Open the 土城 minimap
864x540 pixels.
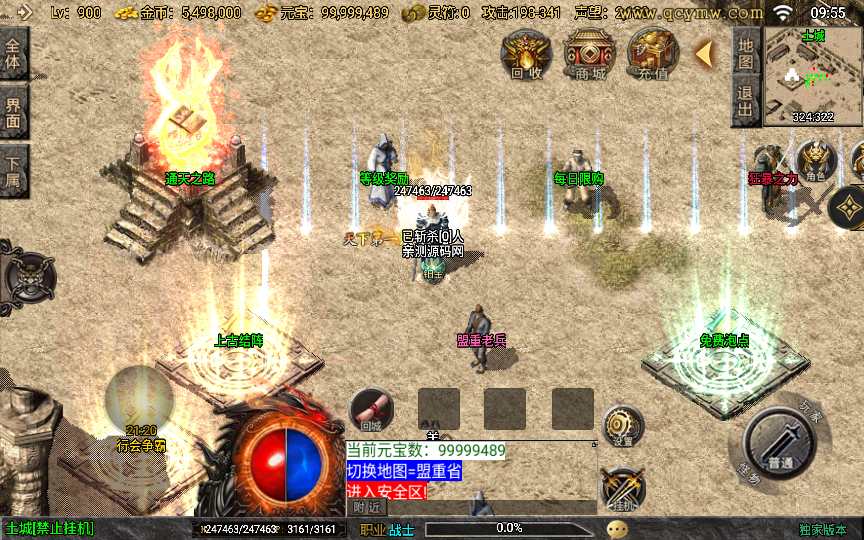[x=813, y=76]
